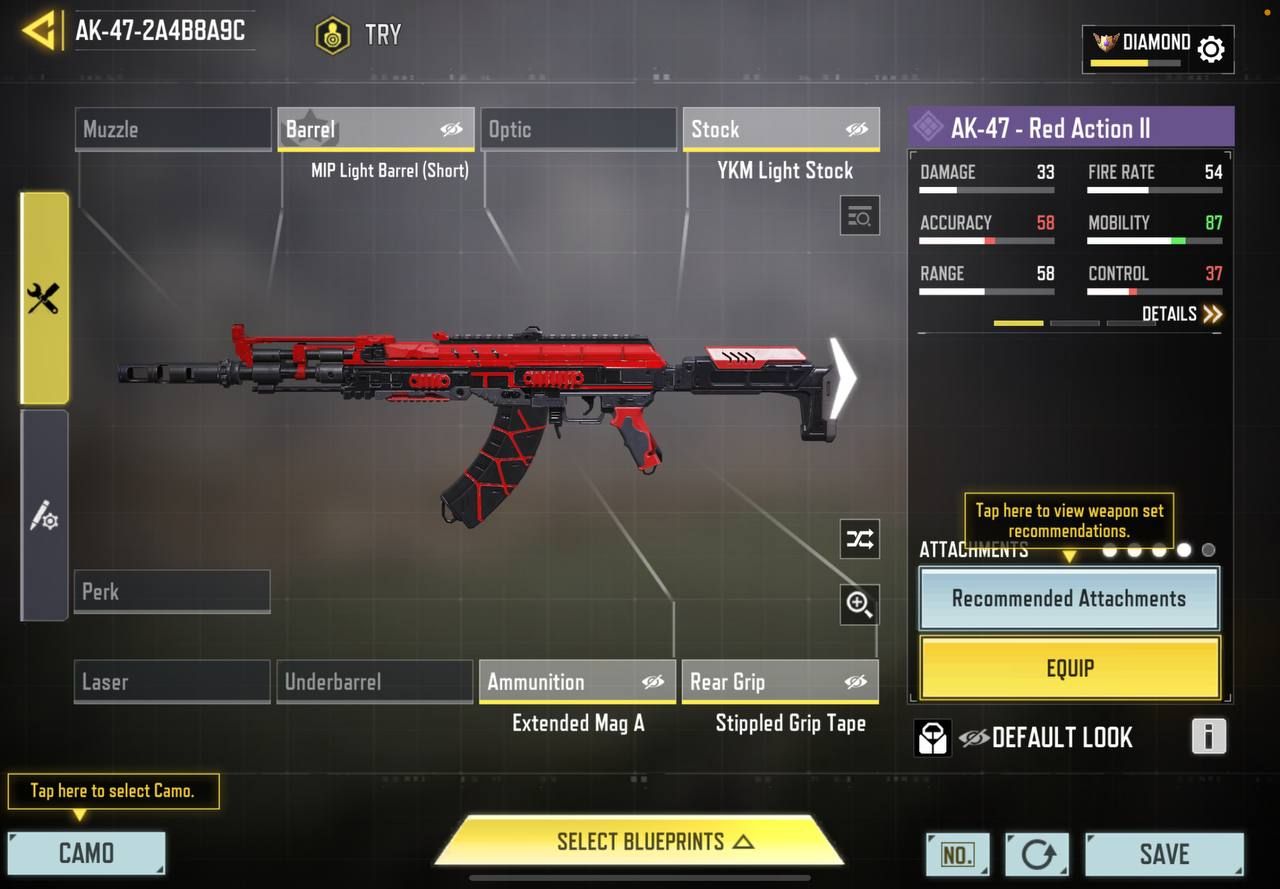Open the Laser attachment slot

tap(172, 682)
